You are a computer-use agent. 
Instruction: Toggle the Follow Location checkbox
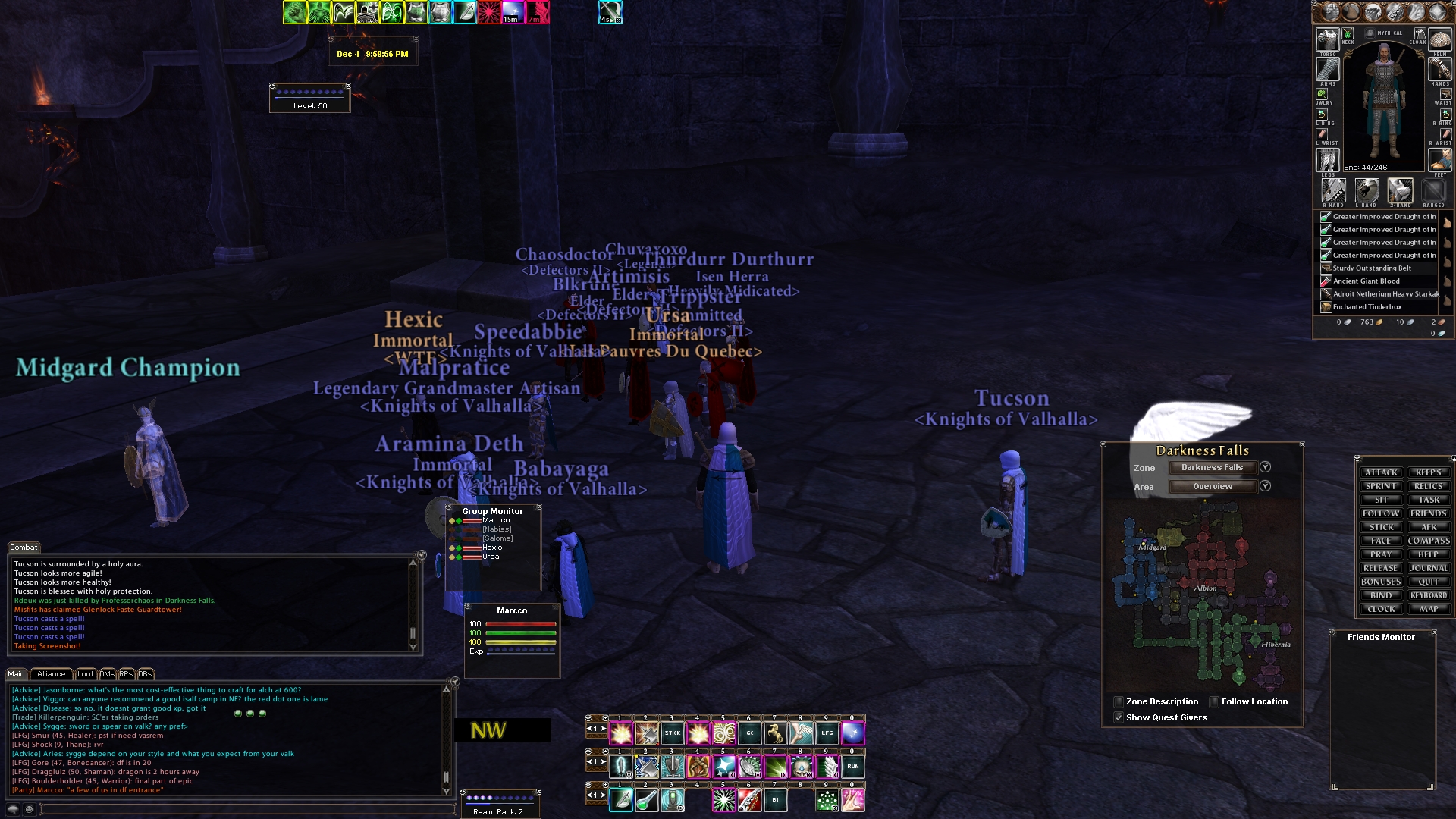click(1214, 701)
